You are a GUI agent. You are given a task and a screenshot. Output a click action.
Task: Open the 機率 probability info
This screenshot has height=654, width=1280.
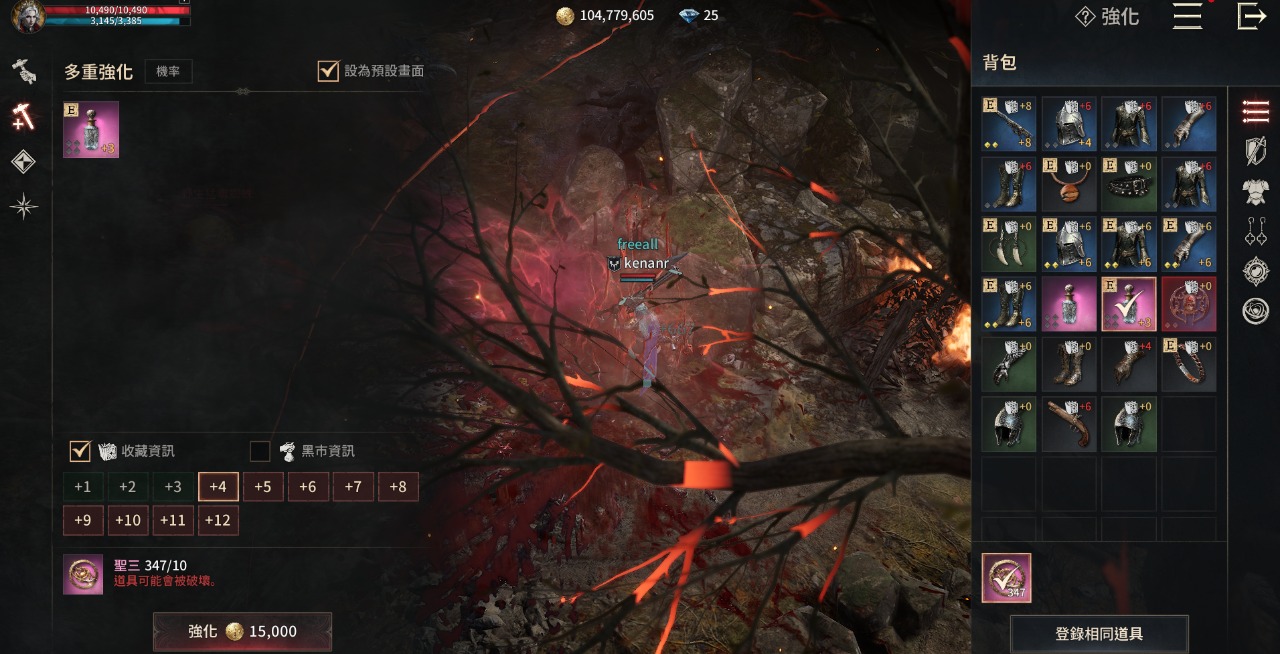(168, 71)
